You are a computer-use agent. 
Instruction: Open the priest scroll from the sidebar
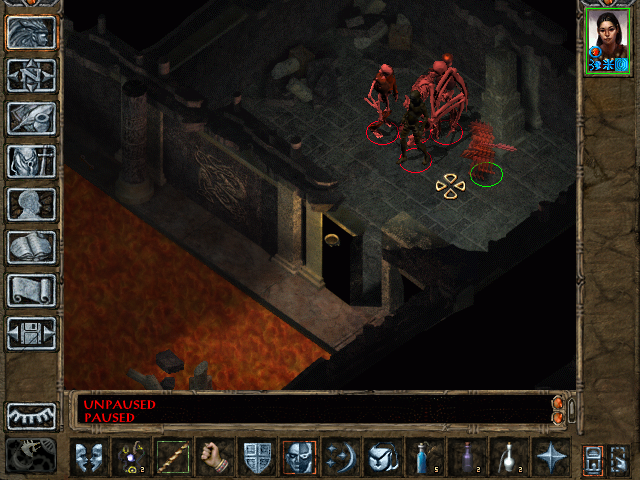click(x=32, y=290)
